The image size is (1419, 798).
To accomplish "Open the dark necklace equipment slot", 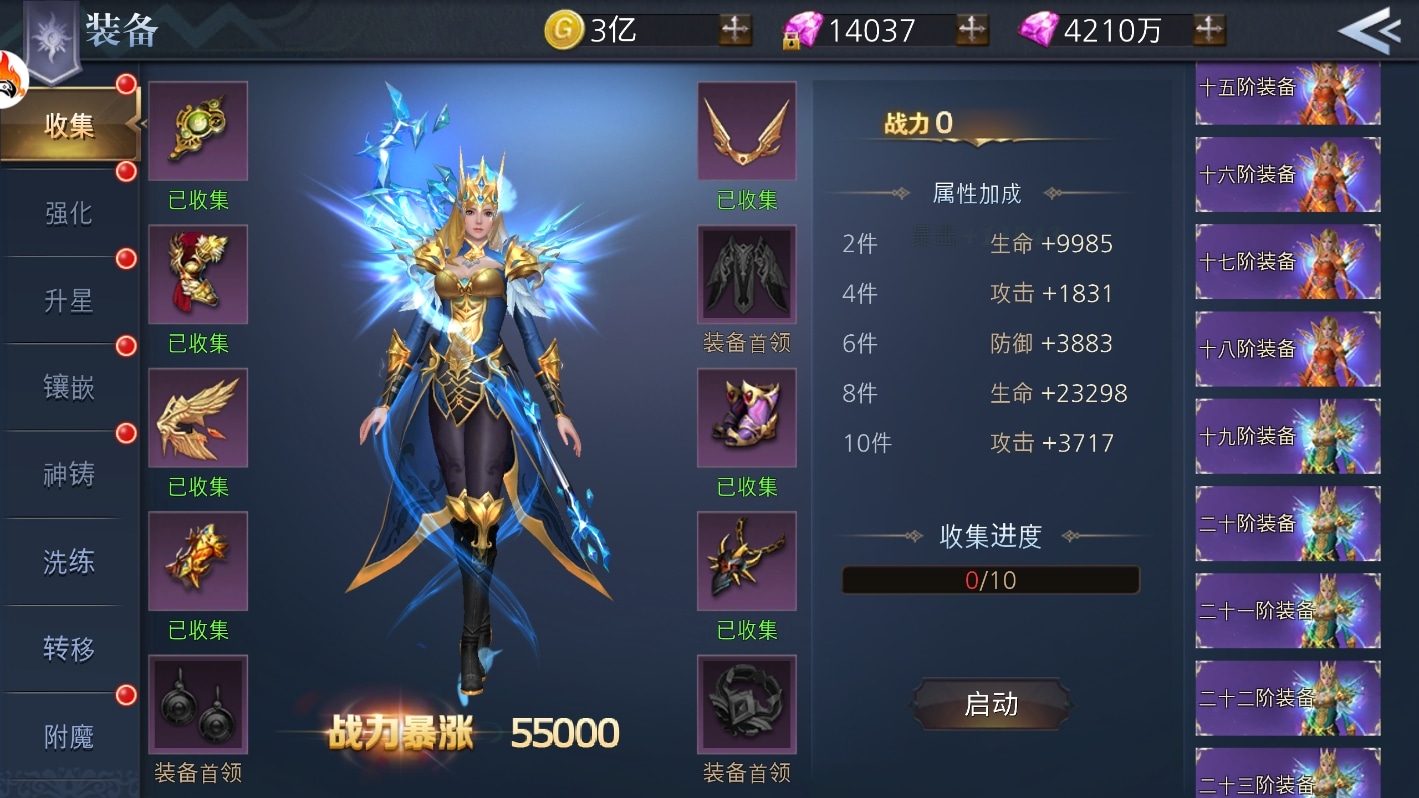I will pyautogui.click(x=747, y=561).
